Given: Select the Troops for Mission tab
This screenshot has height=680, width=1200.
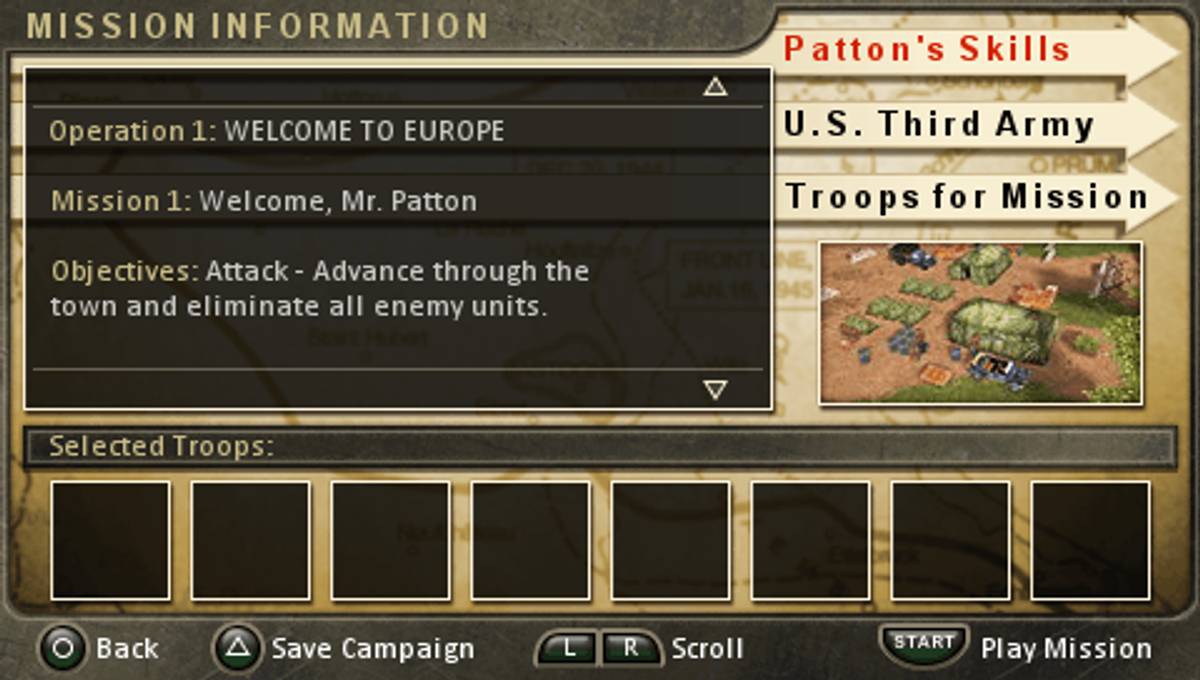Looking at the screenshot, I should (x=965, y=196).
